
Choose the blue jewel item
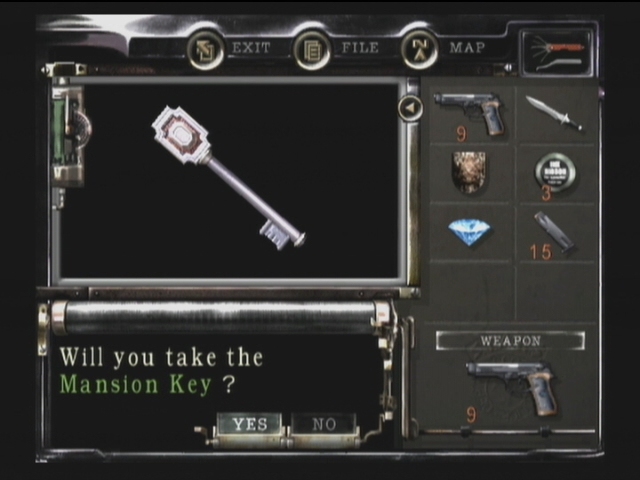[x=469, y=233]
